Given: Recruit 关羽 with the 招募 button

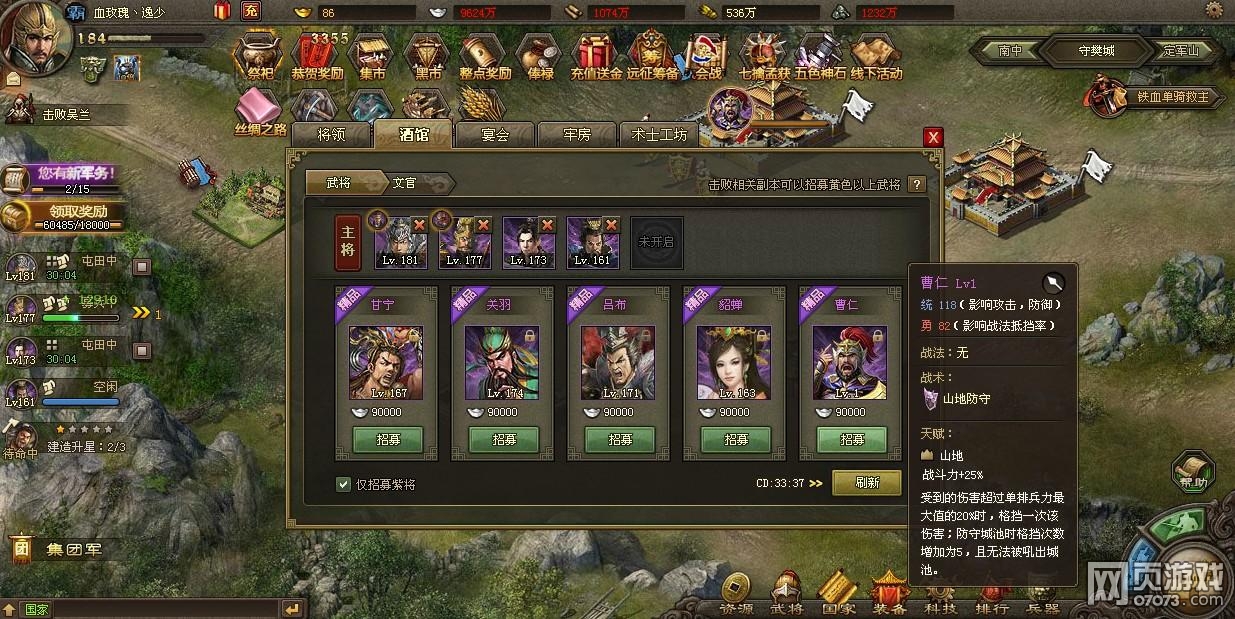Looking at the screenshot, I should (503, 439).
